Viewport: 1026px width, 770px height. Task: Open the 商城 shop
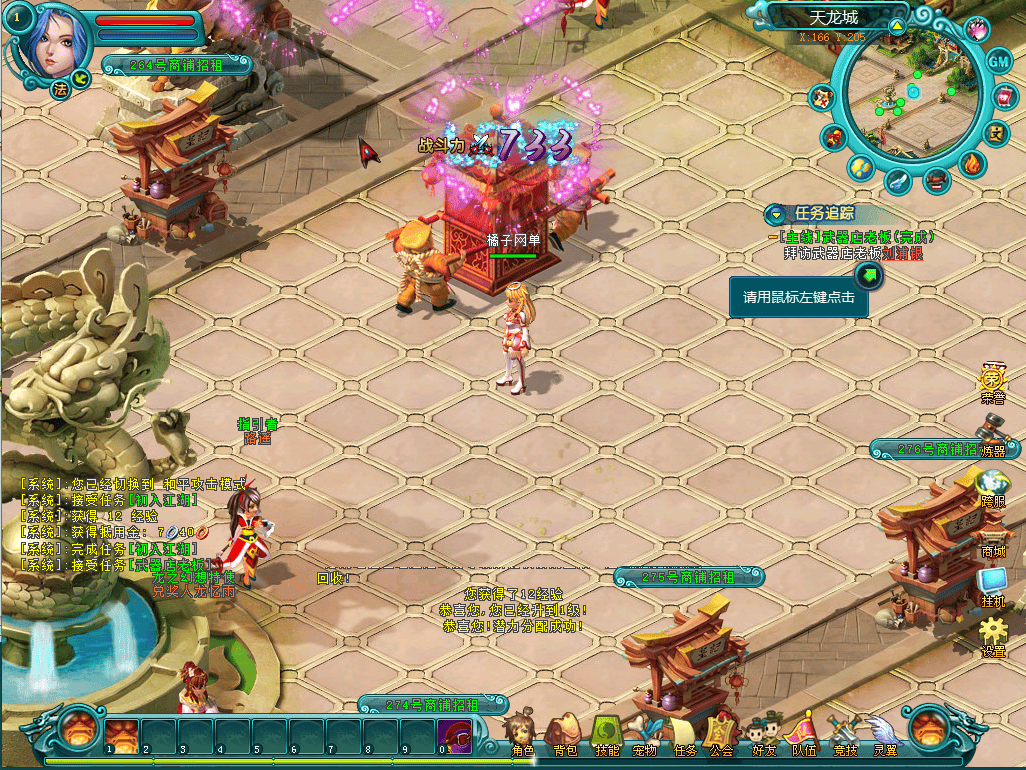click(x=992, y=538)
